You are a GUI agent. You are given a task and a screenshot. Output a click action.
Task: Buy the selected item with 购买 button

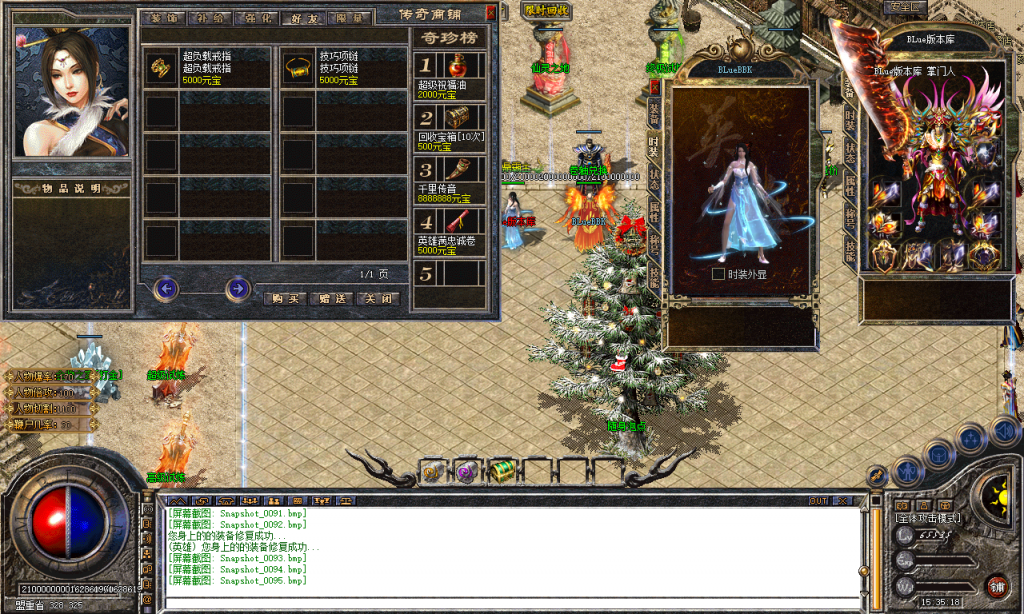click(285, 298)
